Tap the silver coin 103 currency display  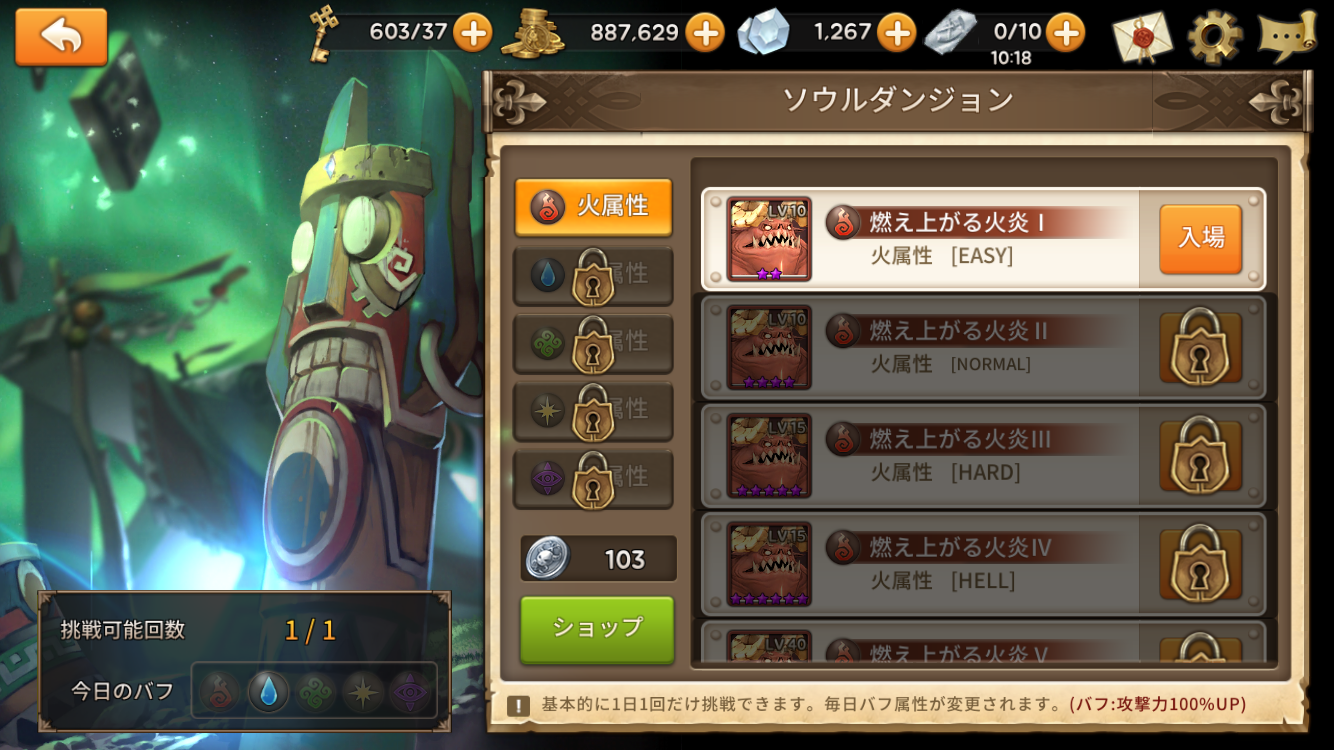tap(597, 559)
